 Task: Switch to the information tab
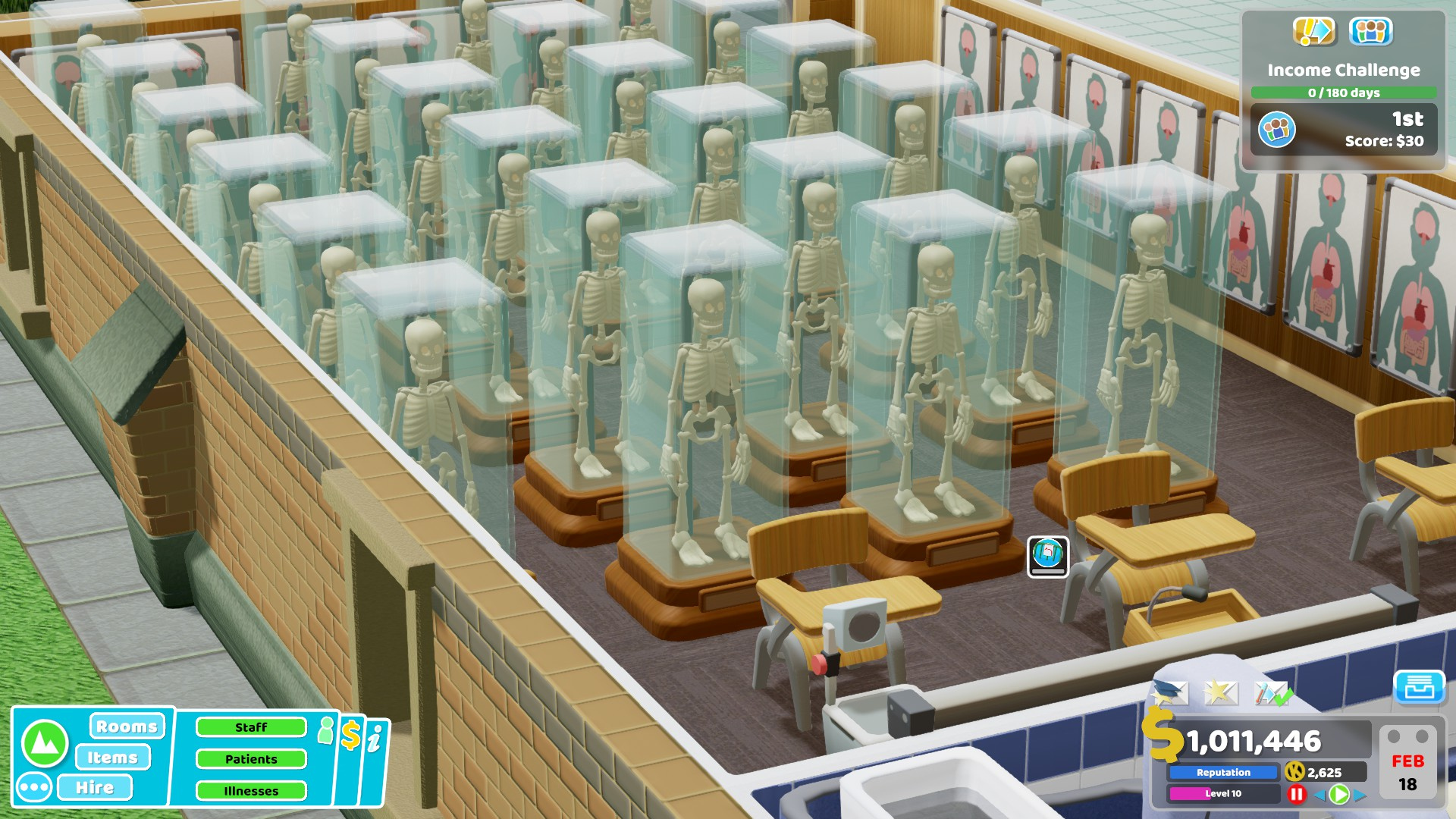coord(375,739)
